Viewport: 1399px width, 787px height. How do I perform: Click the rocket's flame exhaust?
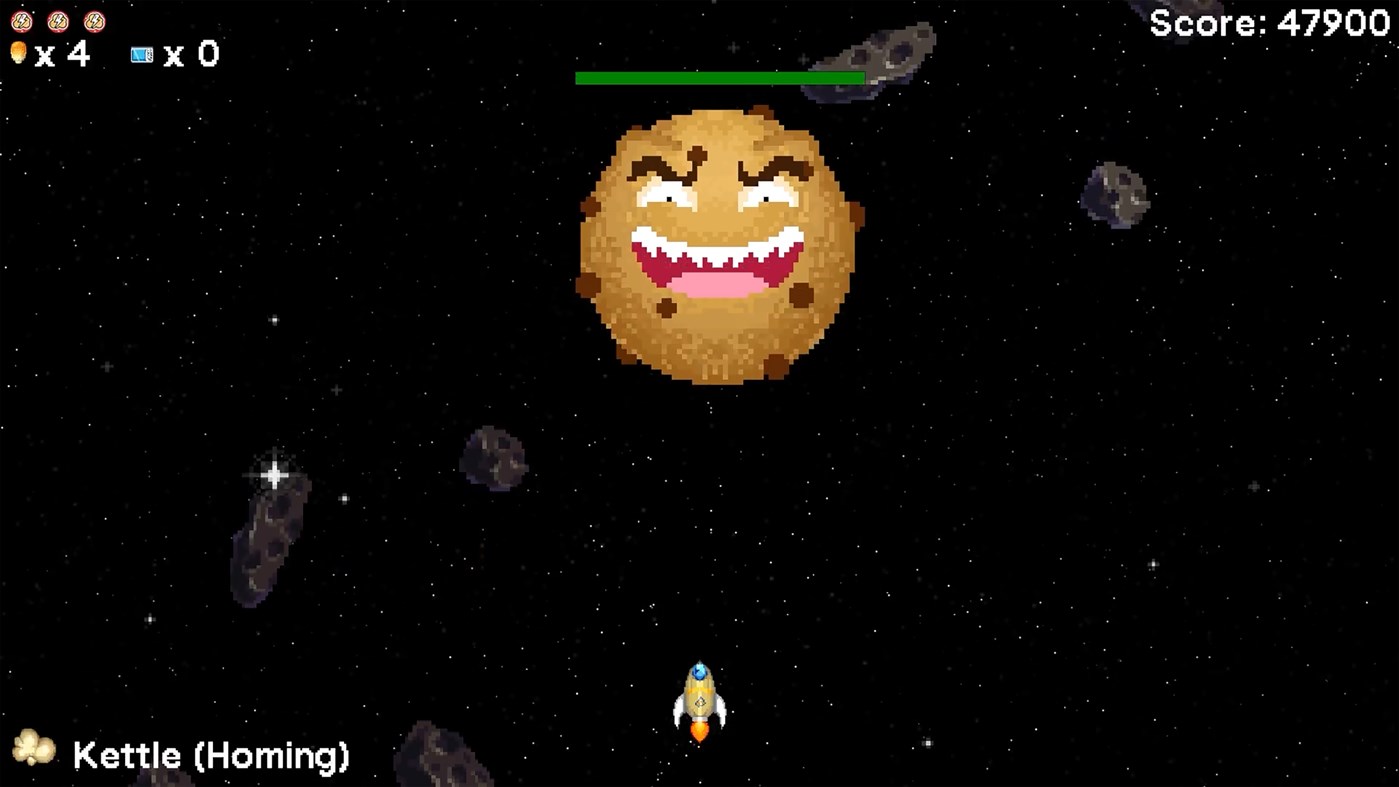(700, 732)
